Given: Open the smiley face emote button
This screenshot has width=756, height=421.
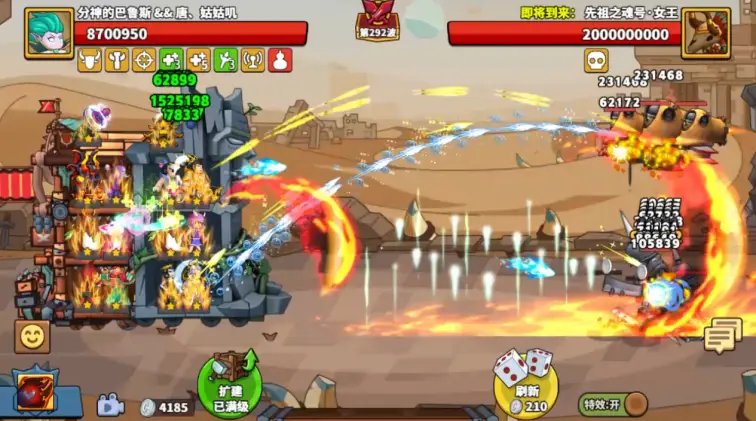Looking at the screenshot, I should point(31,336).
